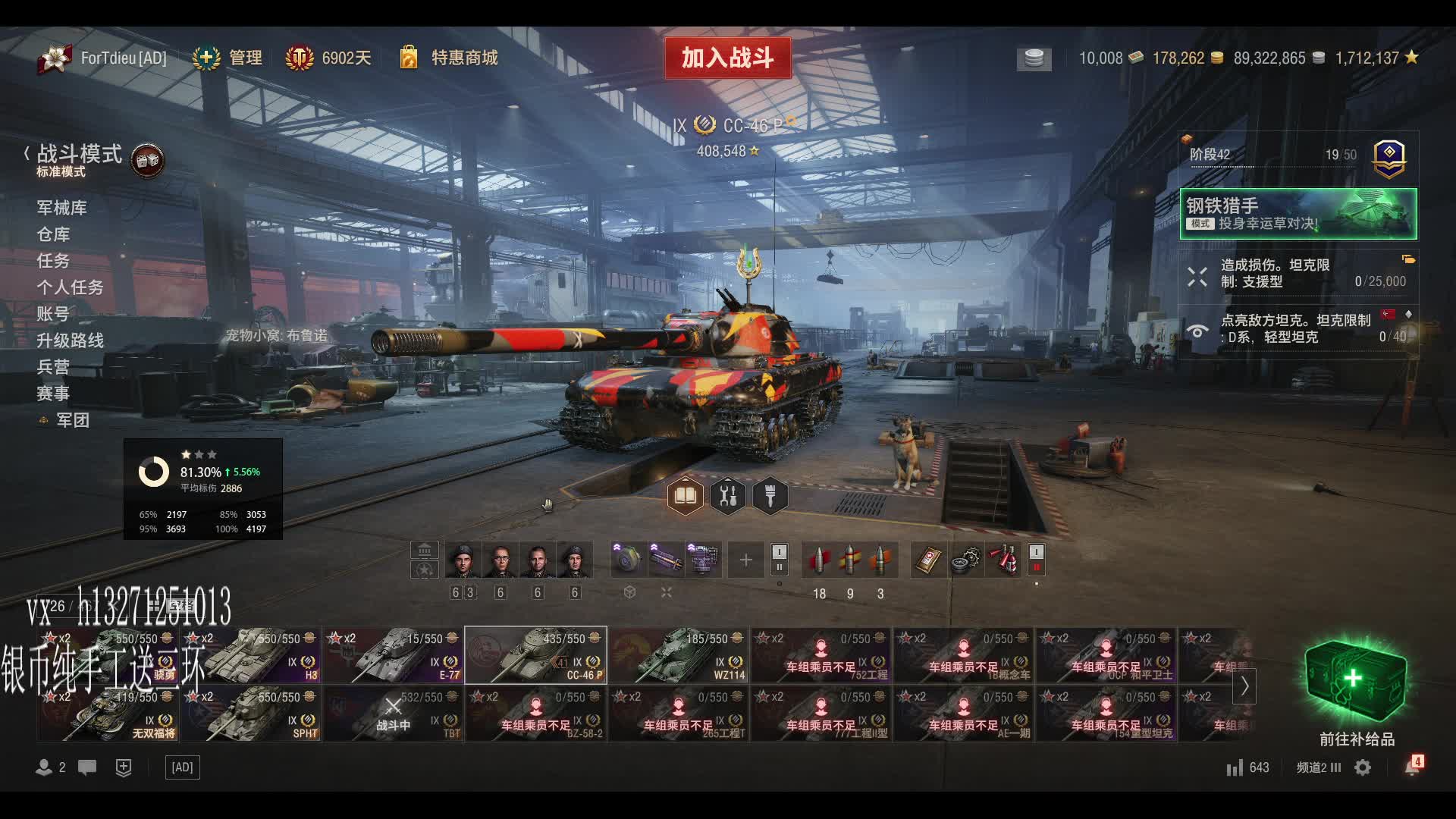Open the settings gear icon

(x=1363, y=767)
